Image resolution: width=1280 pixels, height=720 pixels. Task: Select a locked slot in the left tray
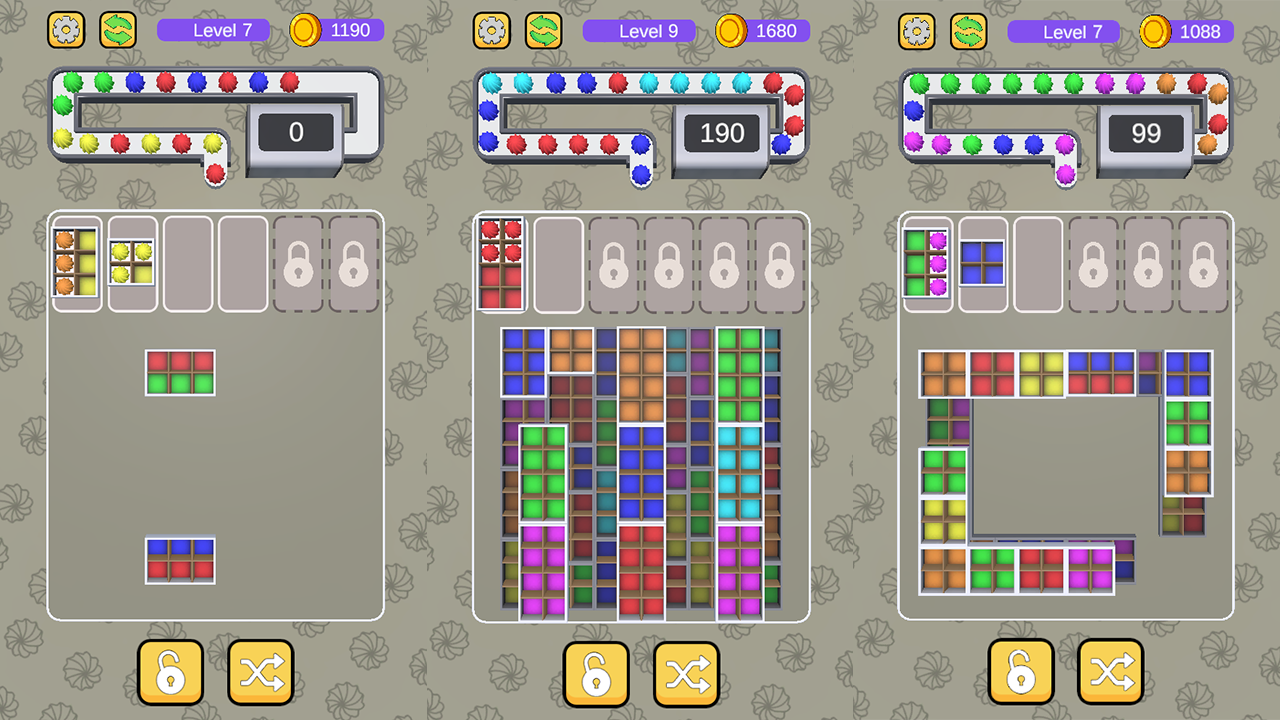click(297, 264)
